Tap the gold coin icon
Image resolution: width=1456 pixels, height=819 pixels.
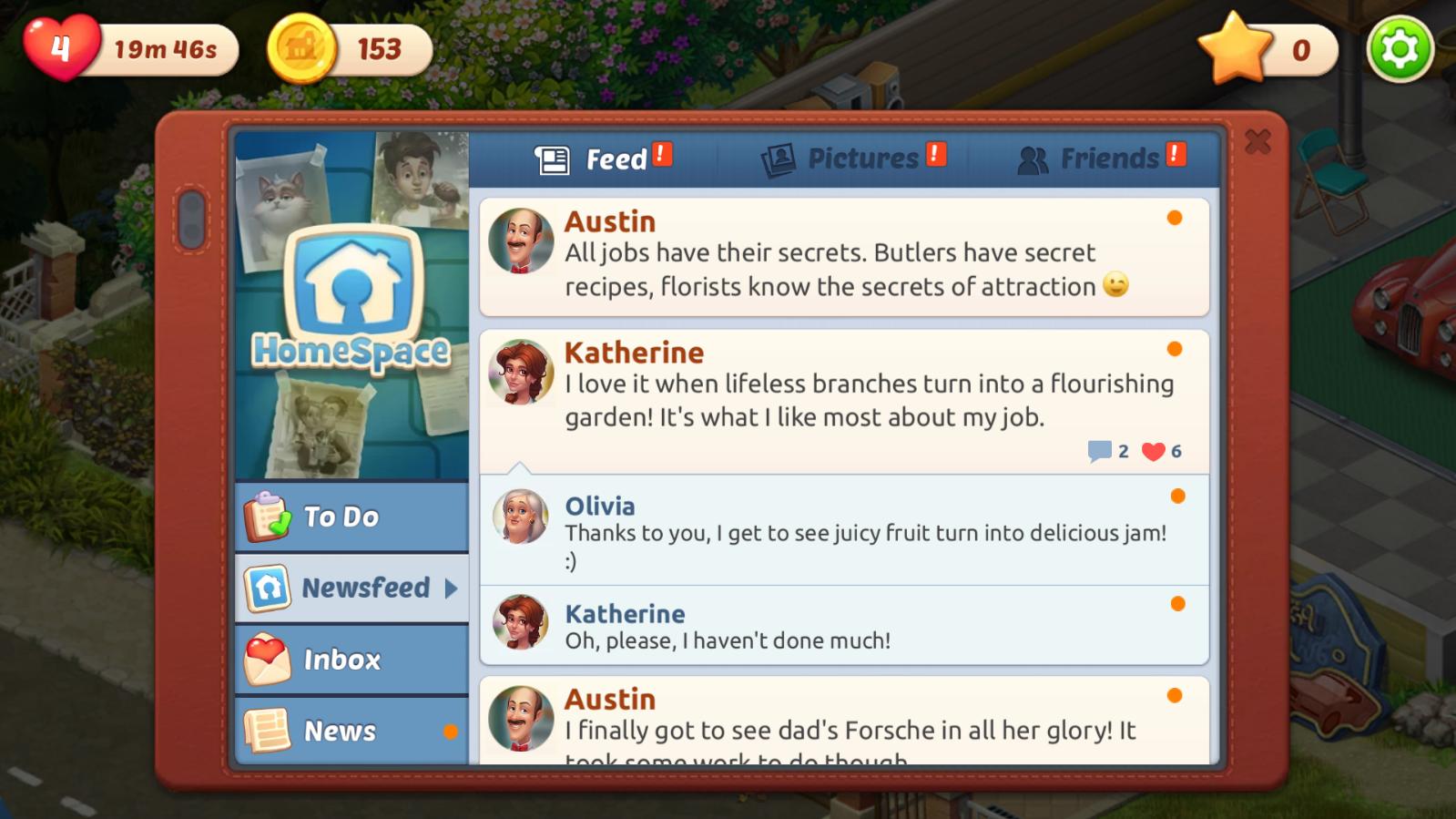301,49
